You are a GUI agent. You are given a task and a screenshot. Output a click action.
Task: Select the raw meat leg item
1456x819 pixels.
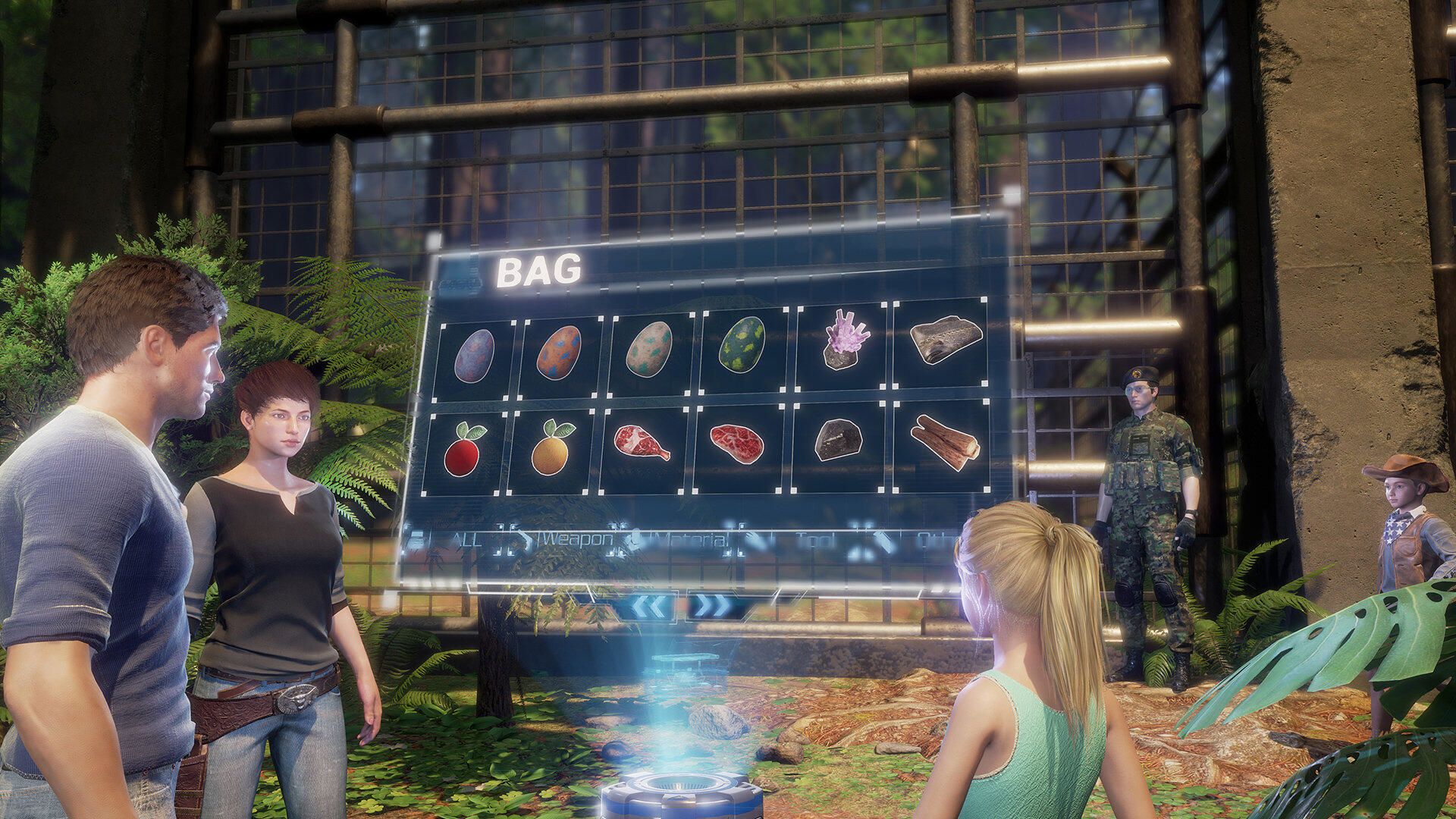[642, 443]
